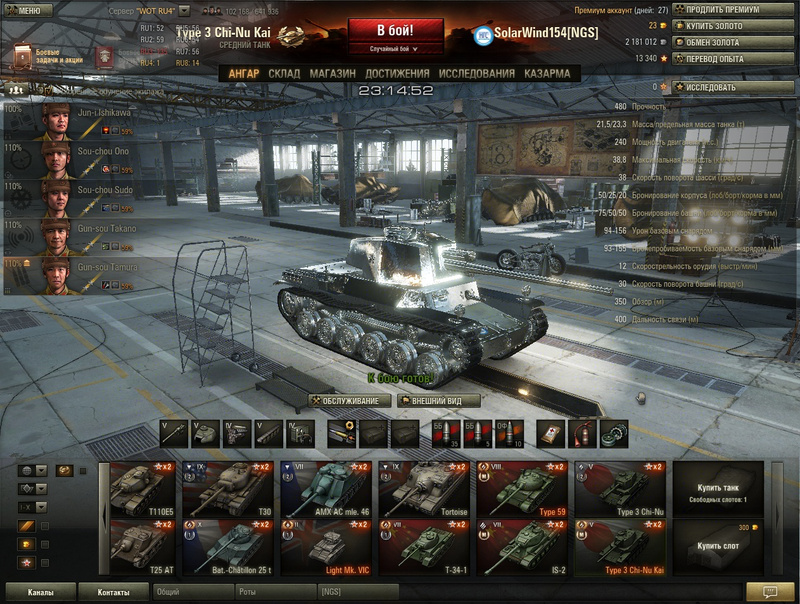Go to the Достижения tab
This screenshot has width=800, height=604.
pyautogui.click(x=397, y=74)
